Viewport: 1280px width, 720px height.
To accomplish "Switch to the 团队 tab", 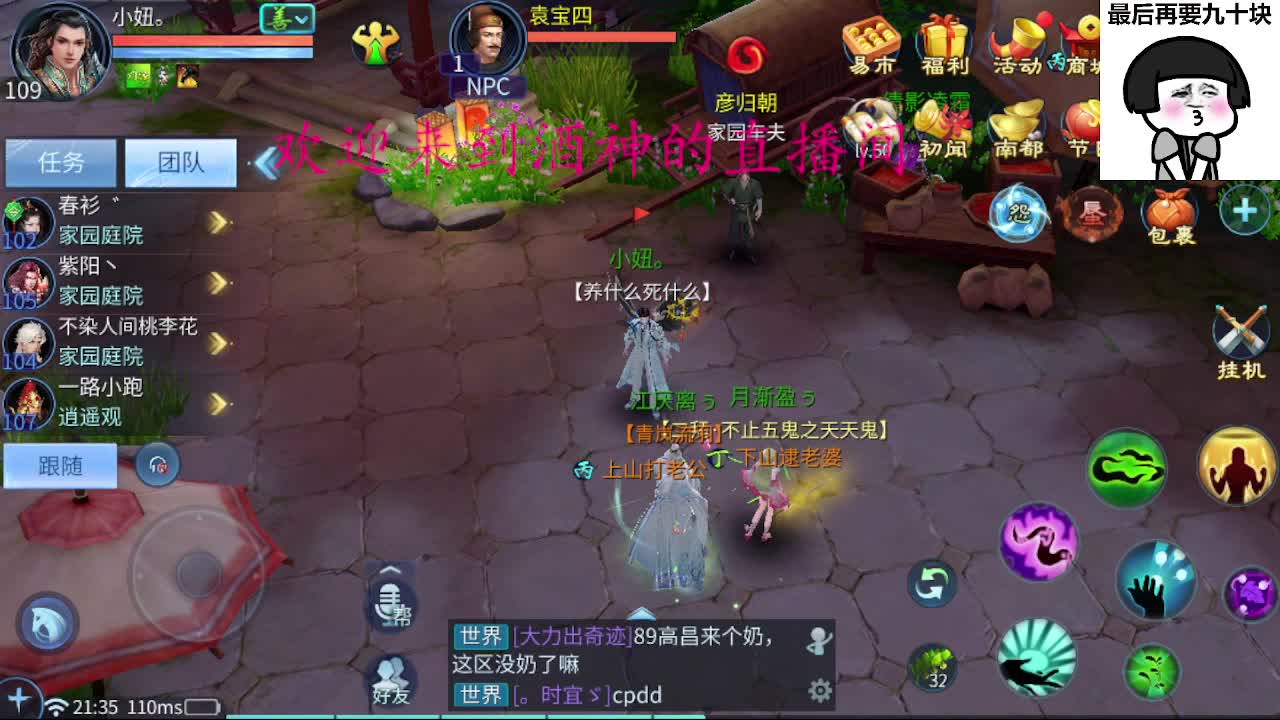I will coord(180,161).
